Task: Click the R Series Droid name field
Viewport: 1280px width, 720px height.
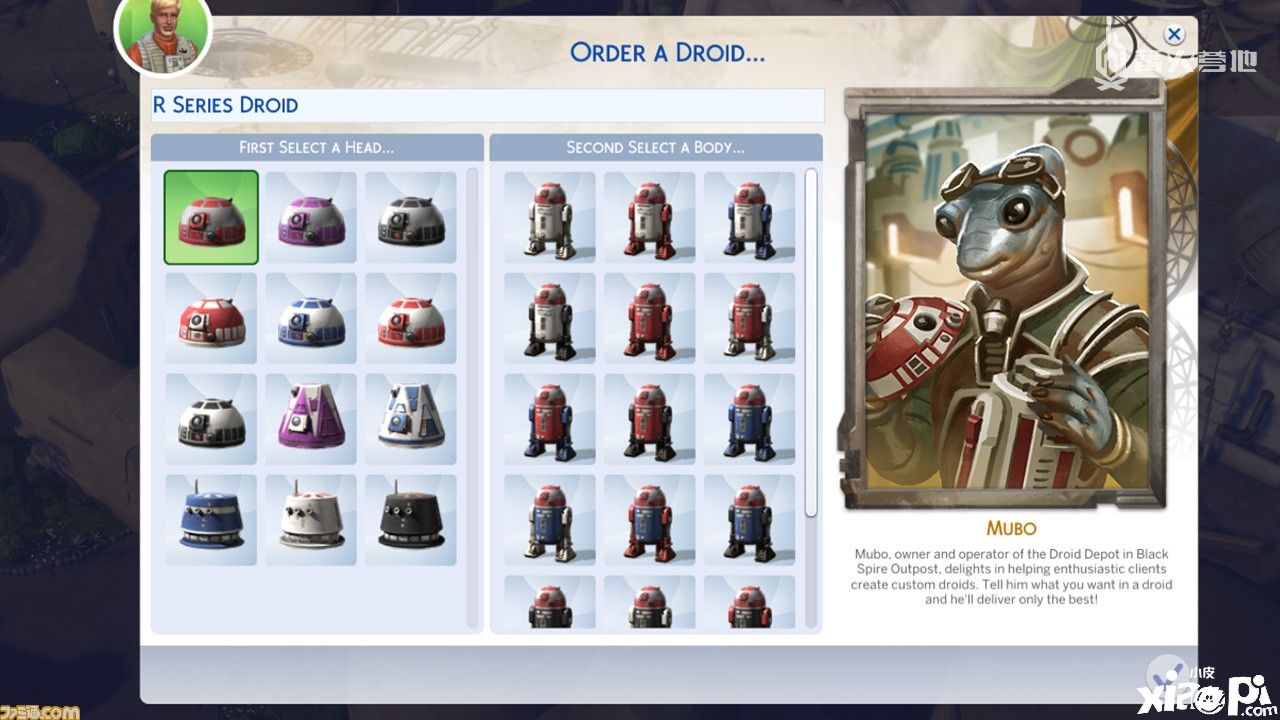Action: [488, 105]
